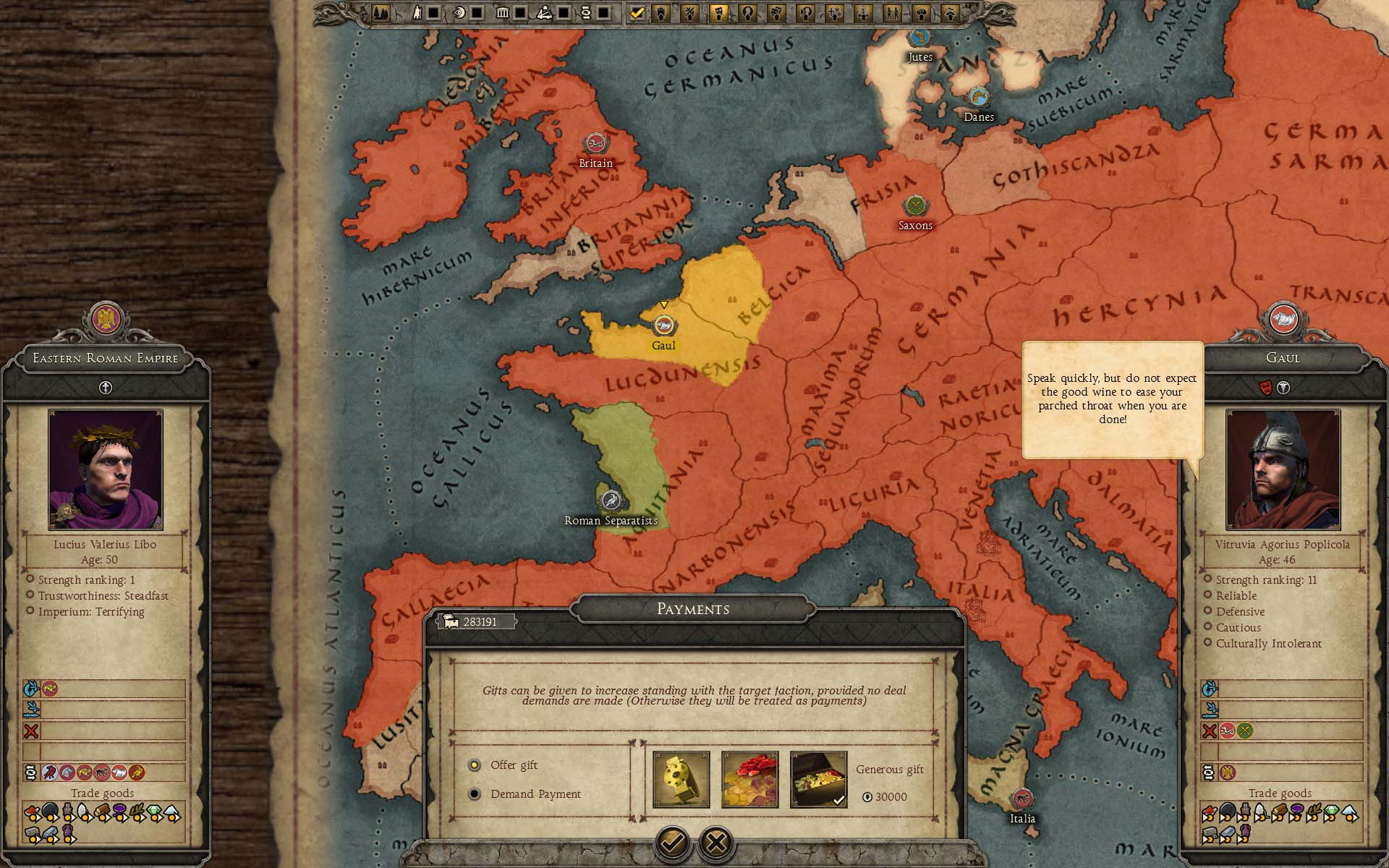This screenshot has width=1389, height=868.
Task: Confirm the payment with the checkmark button
Action: pyautogui.click(x=672, y=842)
